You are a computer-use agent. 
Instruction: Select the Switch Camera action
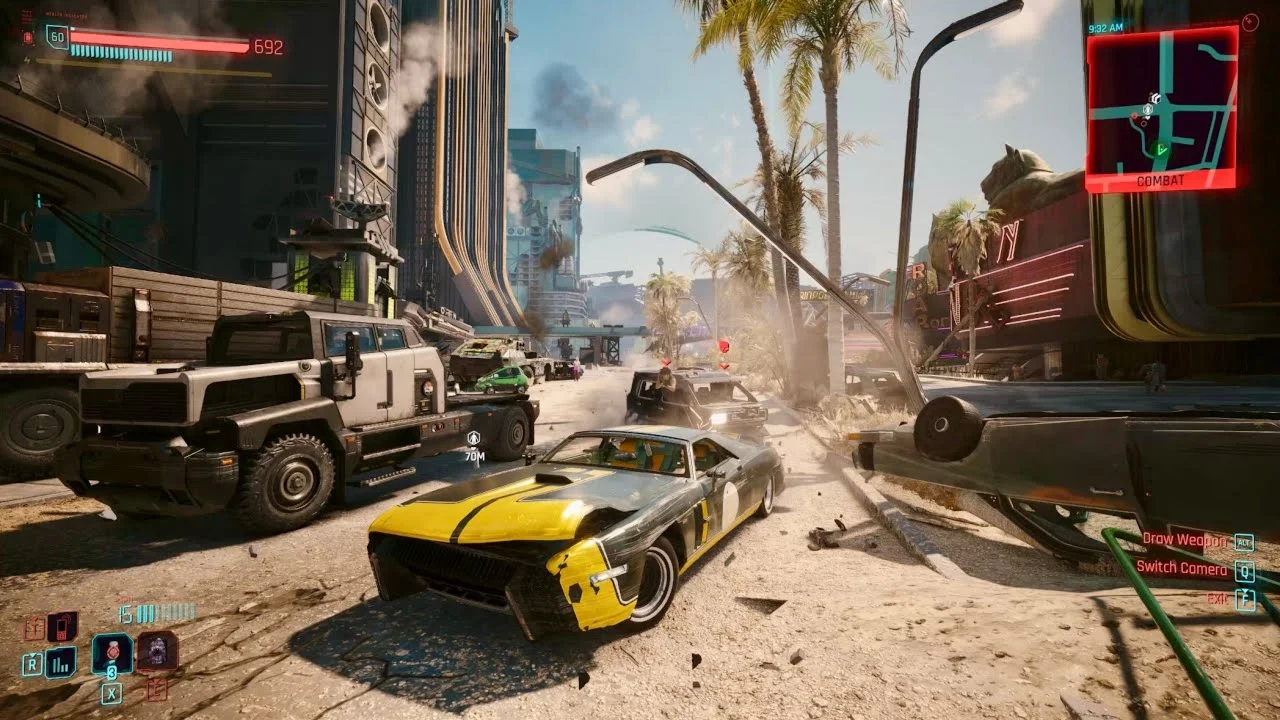tap(1181, 569)
